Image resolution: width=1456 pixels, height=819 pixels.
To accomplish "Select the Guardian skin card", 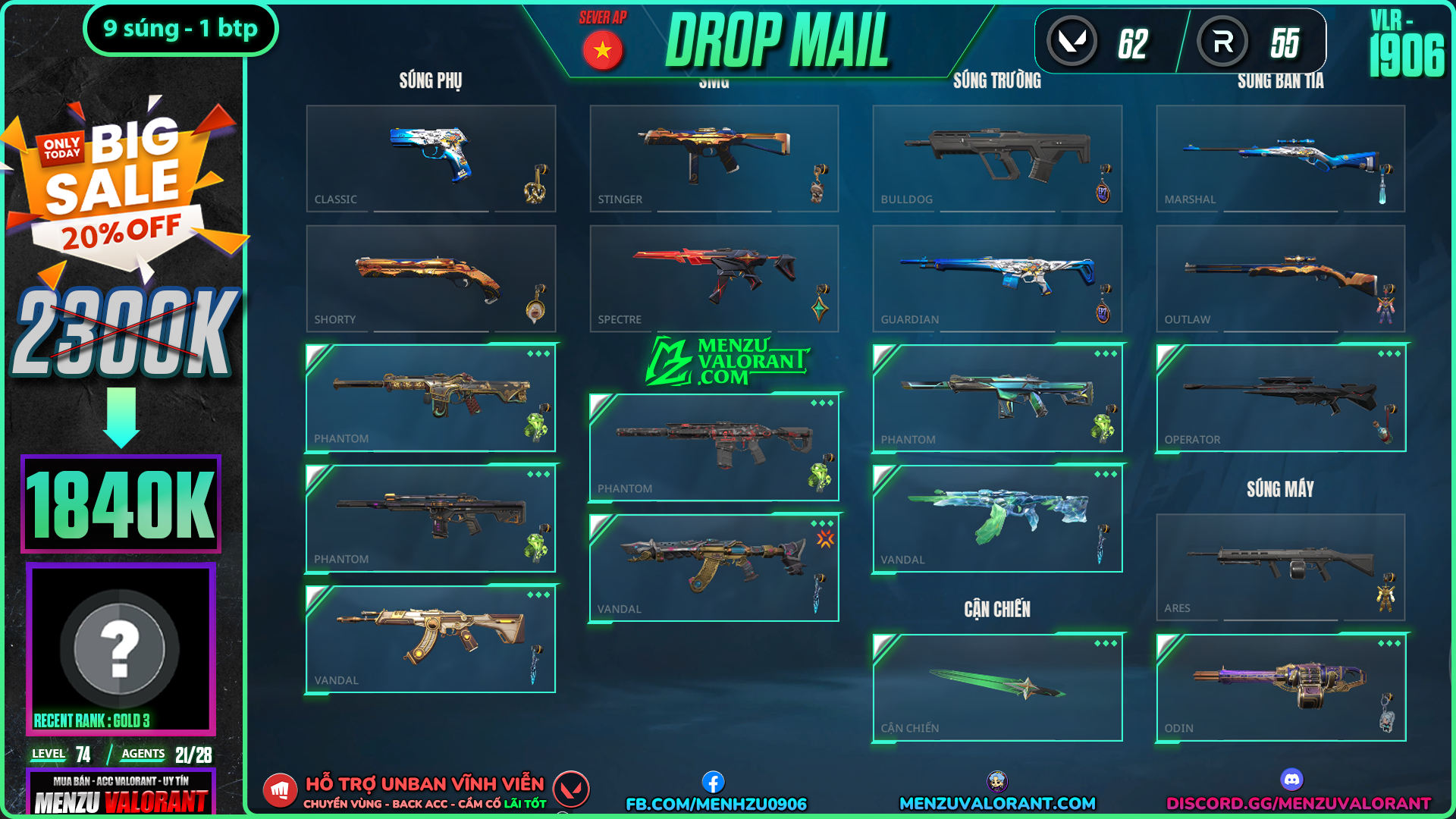I will 997,278.
